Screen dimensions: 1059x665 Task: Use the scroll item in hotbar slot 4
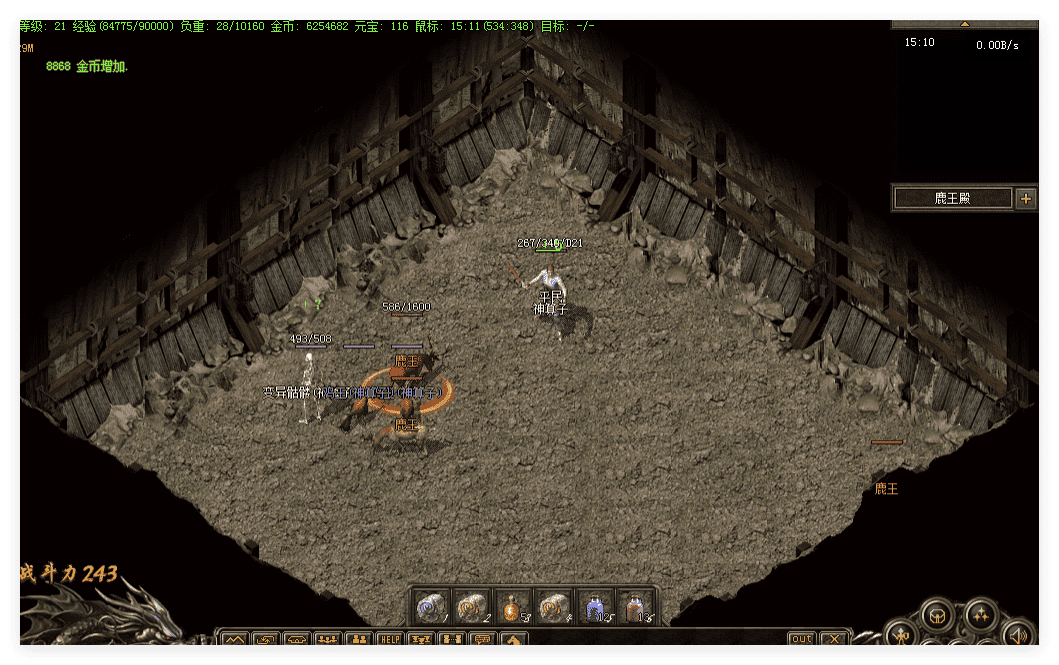pyautogui.click(x=553, y=606)
